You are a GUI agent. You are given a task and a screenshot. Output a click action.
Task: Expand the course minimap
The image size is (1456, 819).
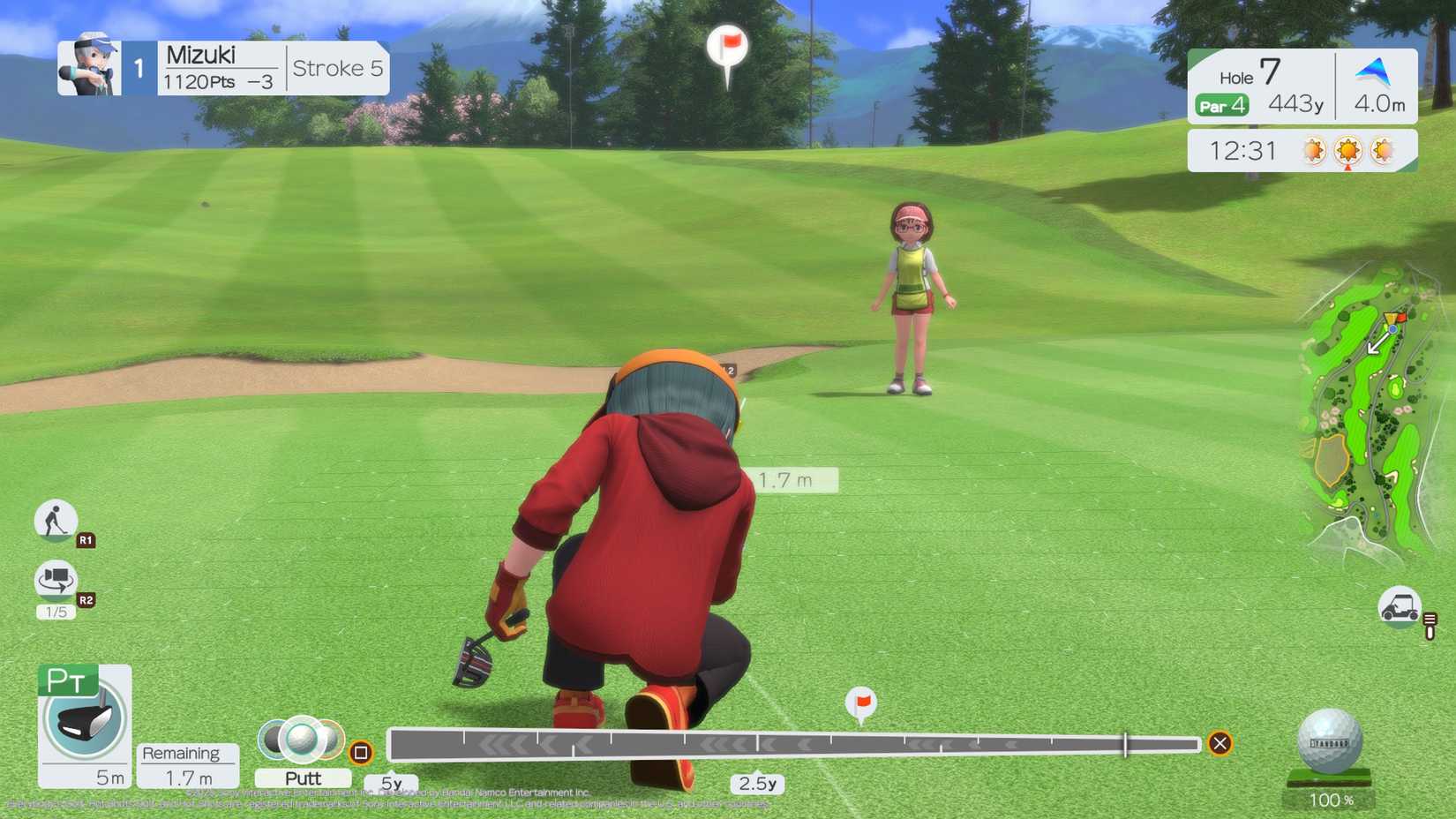[x=1366, y=397]
